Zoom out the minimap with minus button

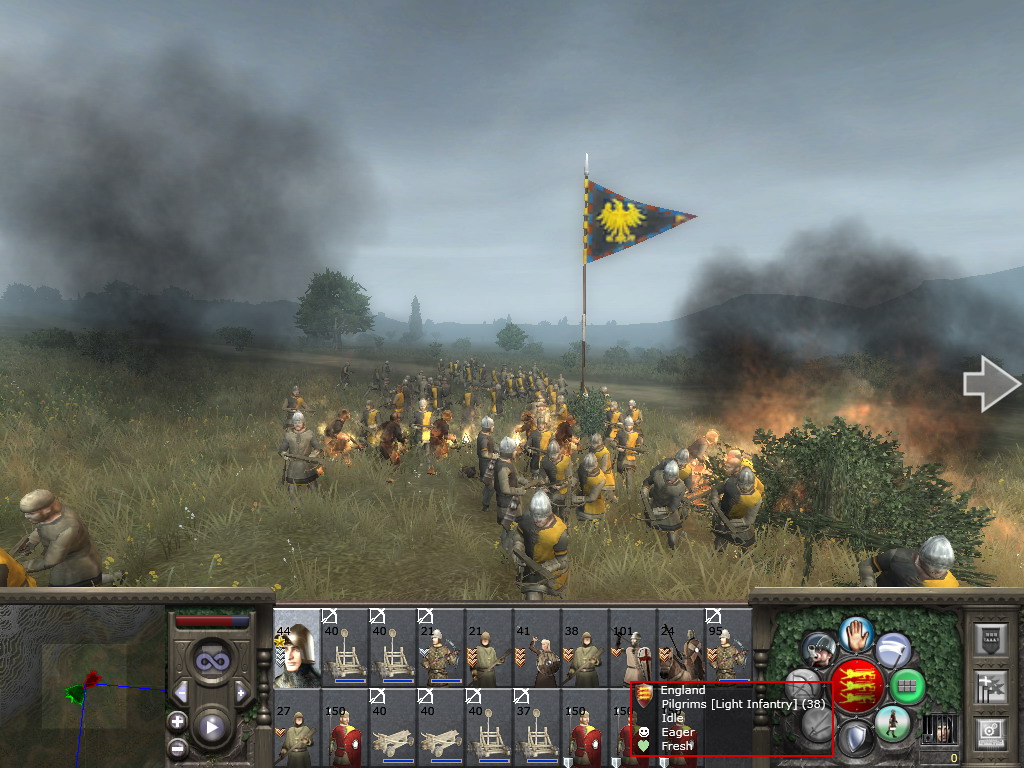click(178, 746)
